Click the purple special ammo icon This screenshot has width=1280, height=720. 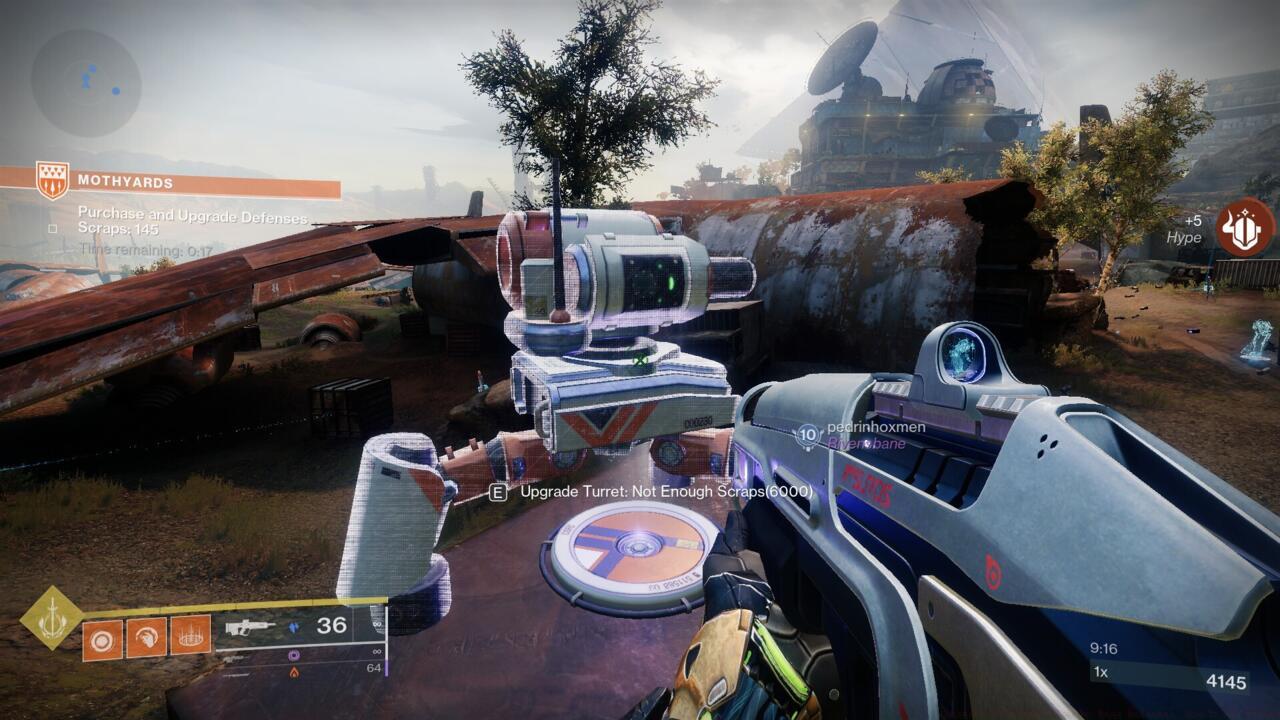292,656
